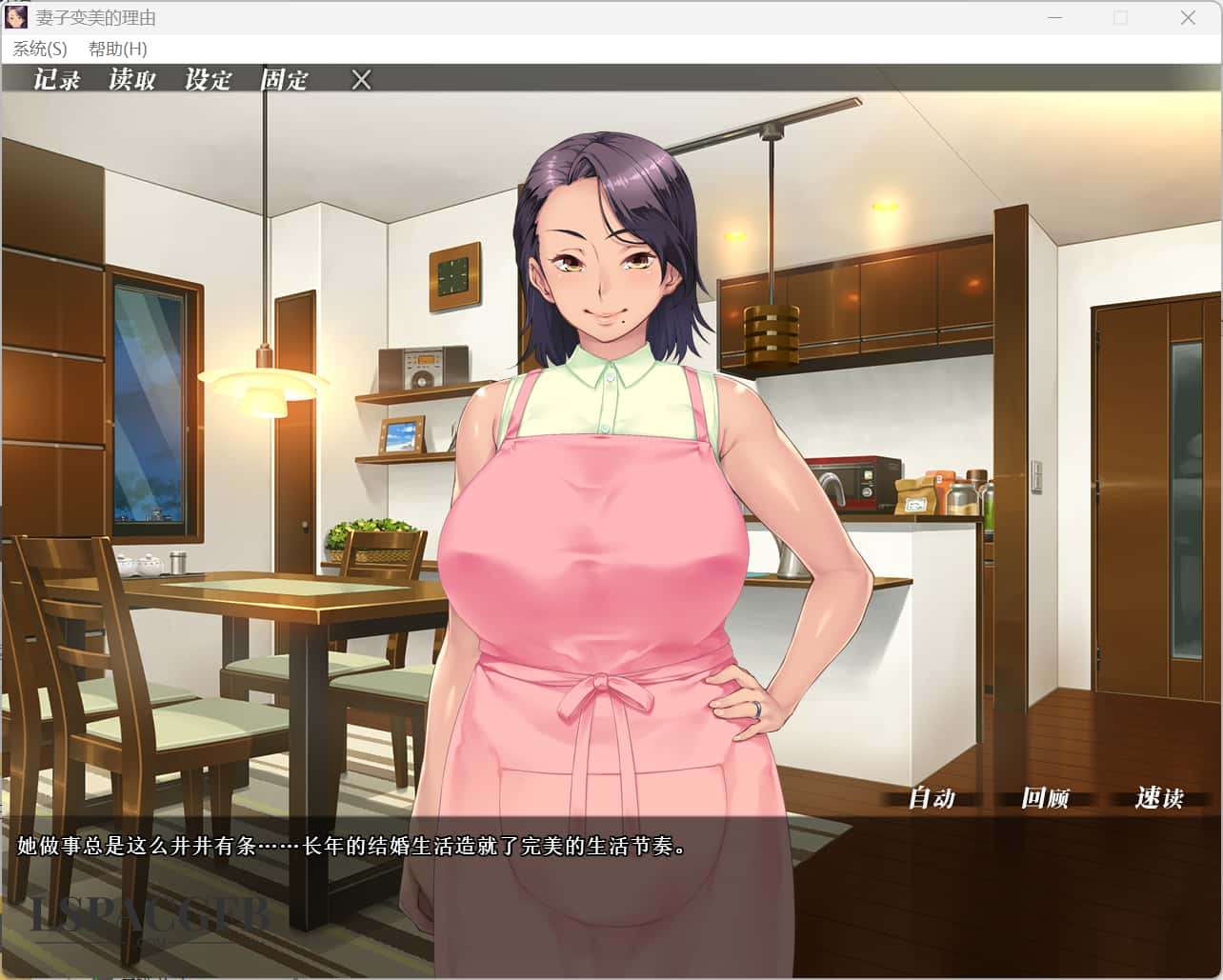
Task: Toggle the 固定 pin option
Action: (284, 80)
